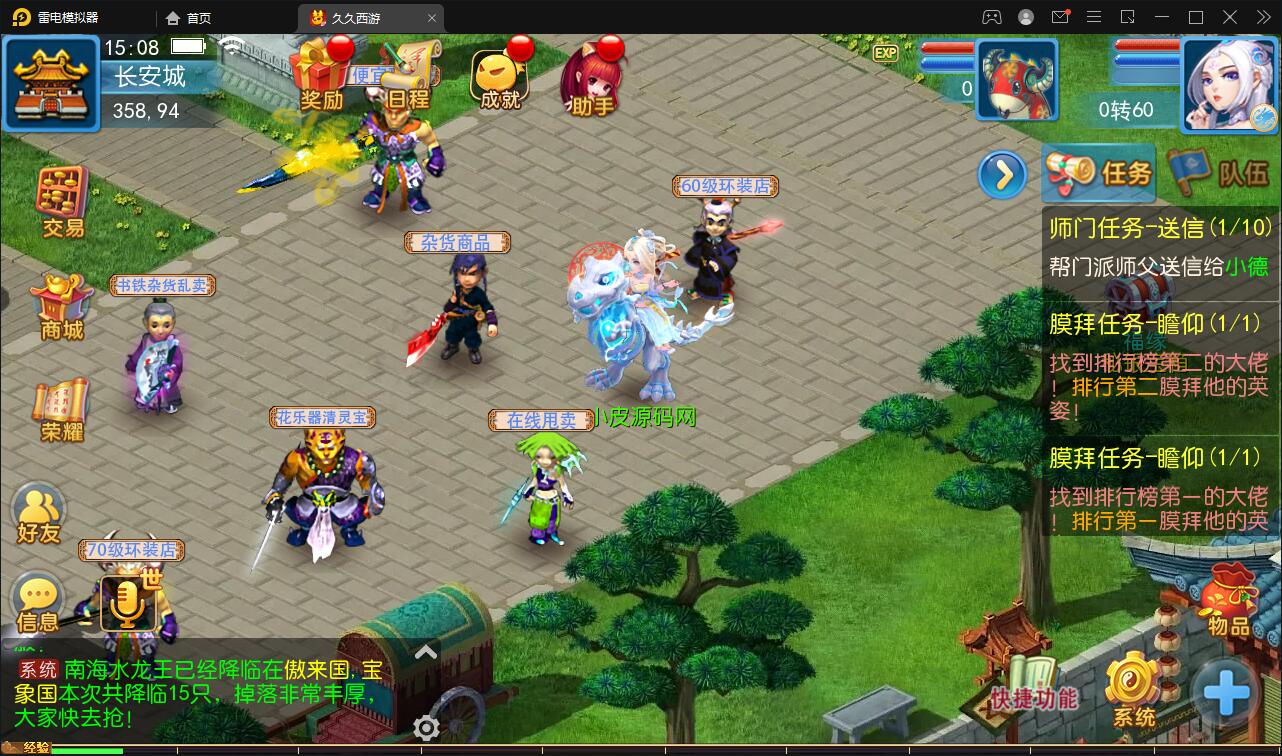Switch to the 队伍 team tab
1282x756 pixels.
point(1216,172)
